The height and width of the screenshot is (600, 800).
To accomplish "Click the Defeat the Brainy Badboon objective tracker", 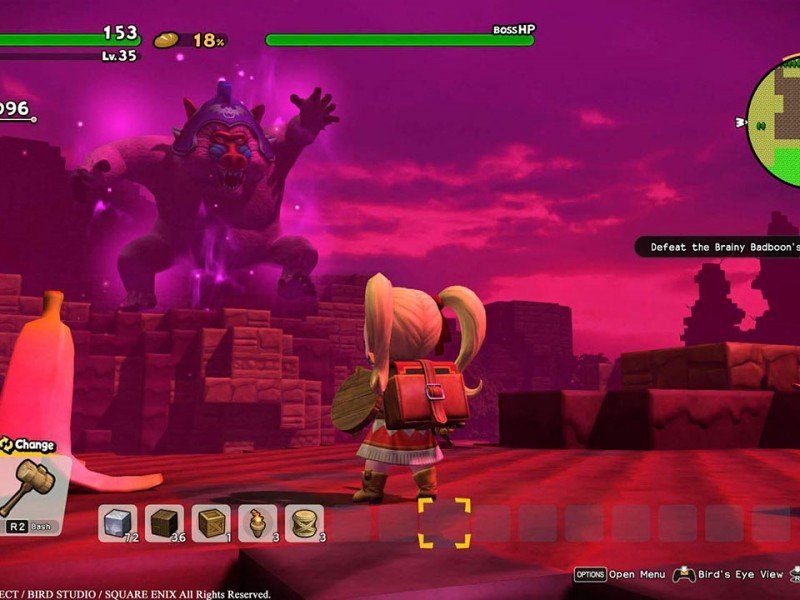I will pyautogui.click(x=719, y=247).
